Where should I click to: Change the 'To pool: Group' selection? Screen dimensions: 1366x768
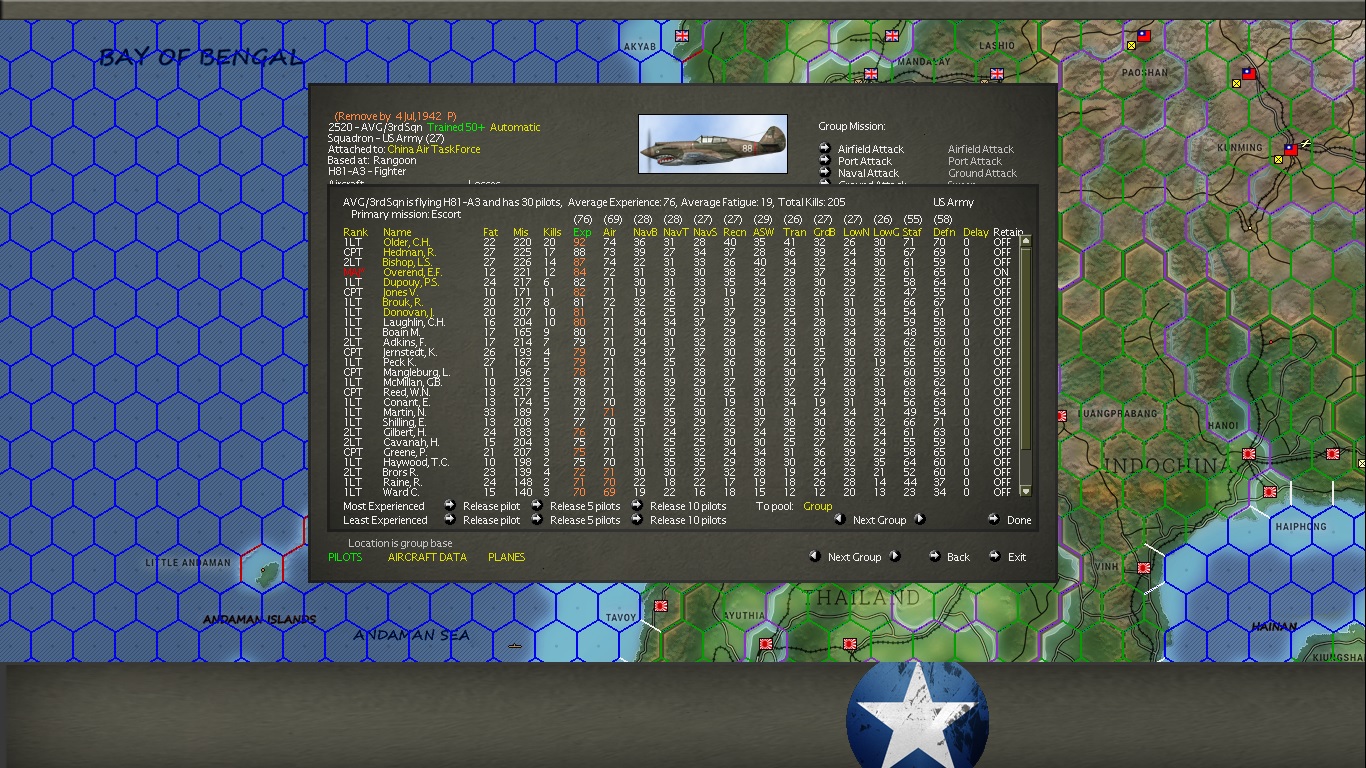click(x=818, y=506)
